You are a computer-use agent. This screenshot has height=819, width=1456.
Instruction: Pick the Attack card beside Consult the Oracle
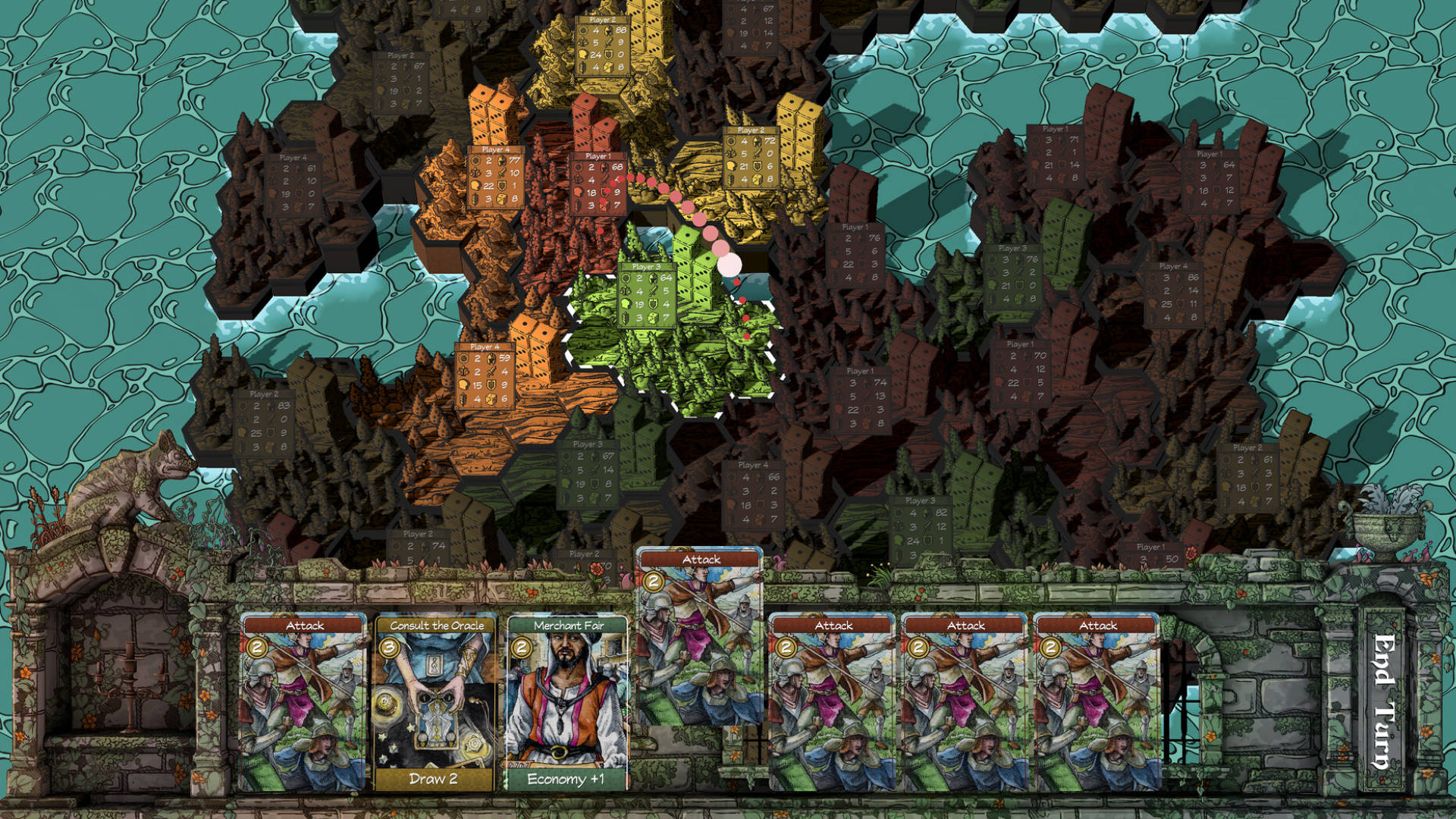tap(303, 701)
